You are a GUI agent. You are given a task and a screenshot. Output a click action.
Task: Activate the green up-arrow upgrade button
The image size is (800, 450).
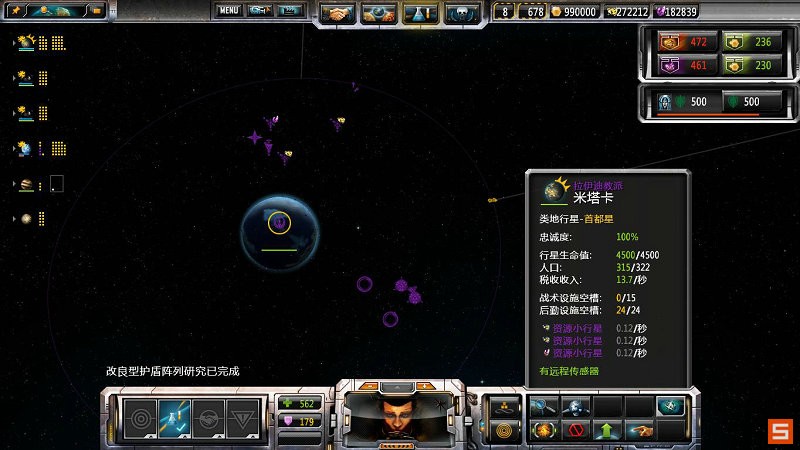[606, 431]
